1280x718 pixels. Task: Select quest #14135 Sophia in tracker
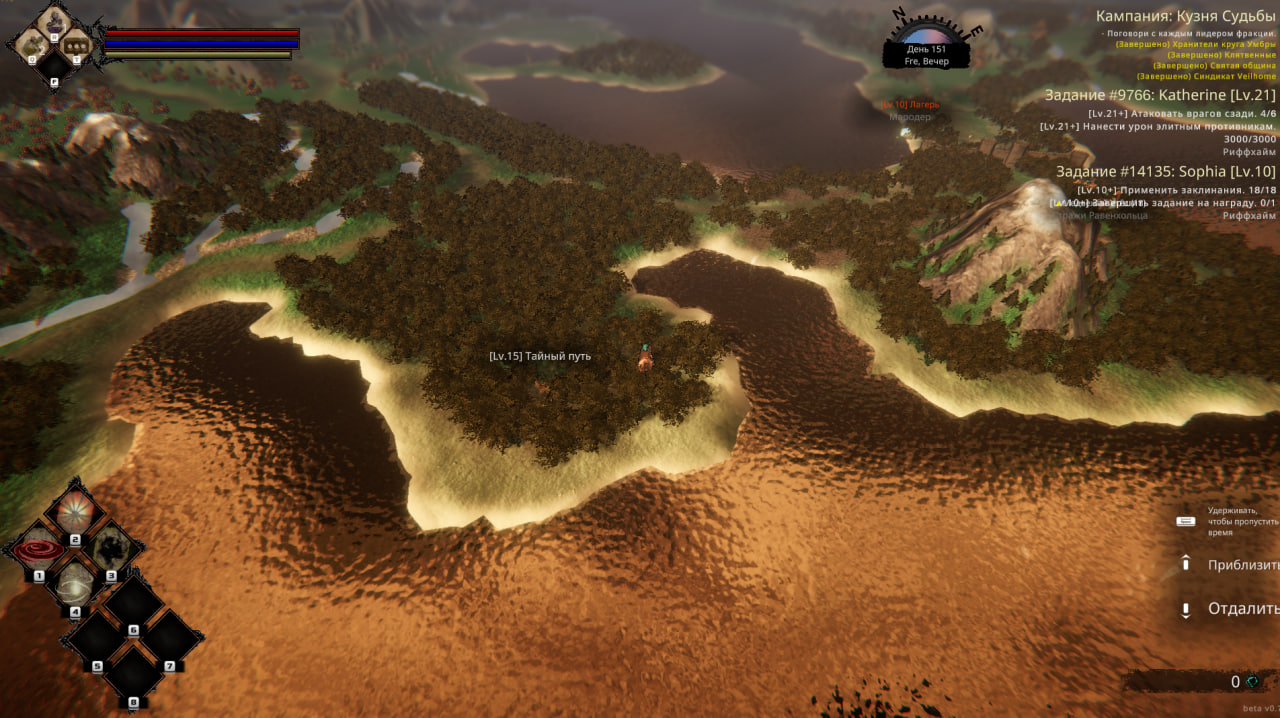point(1166,171)
